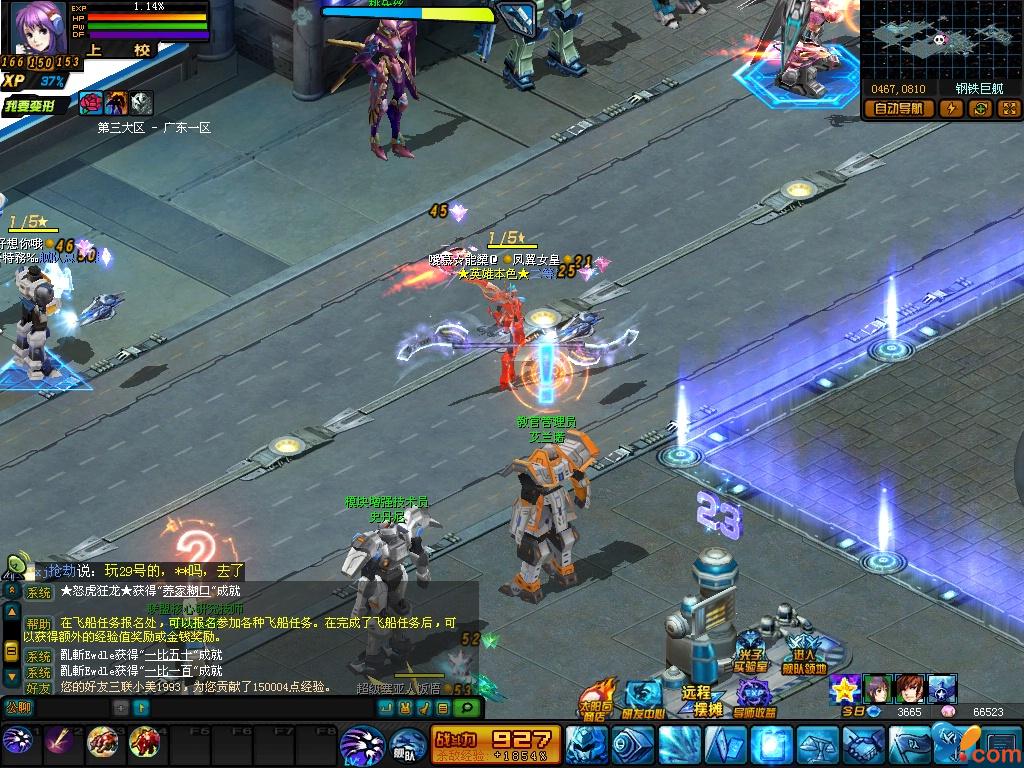Open the 研发中心 research center icon

point(643,698)
